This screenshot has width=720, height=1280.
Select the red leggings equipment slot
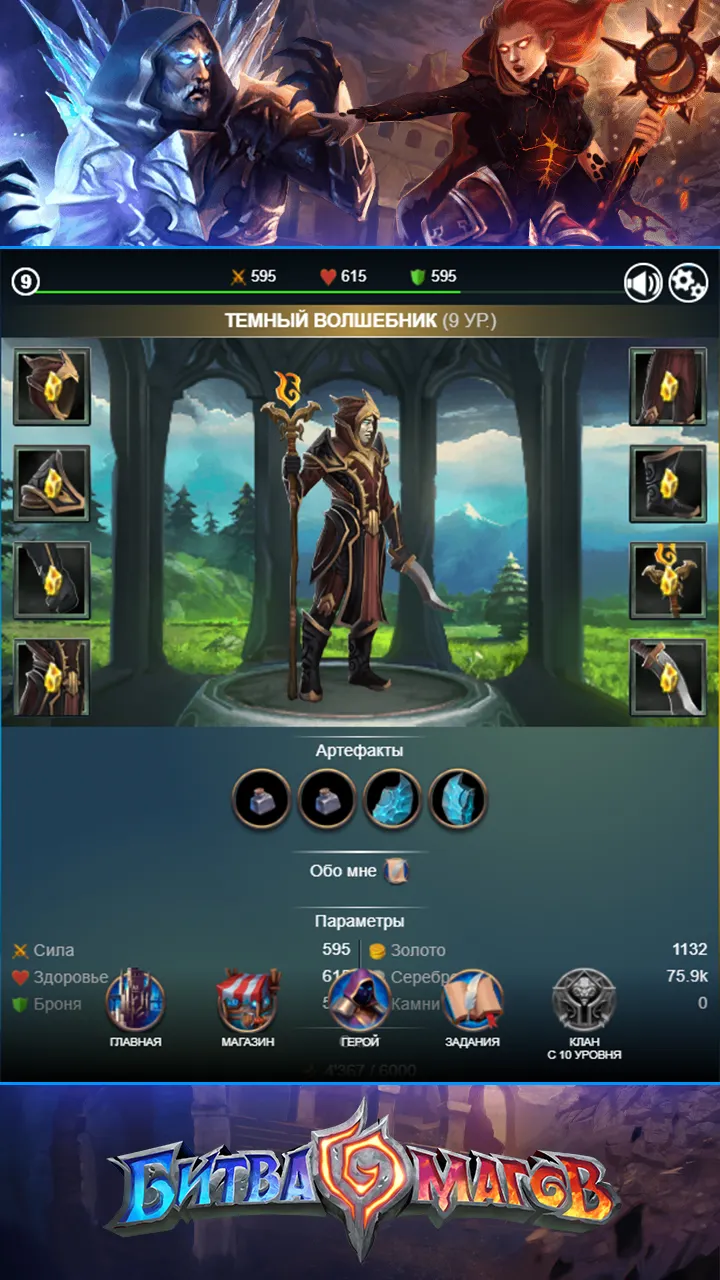667,386
